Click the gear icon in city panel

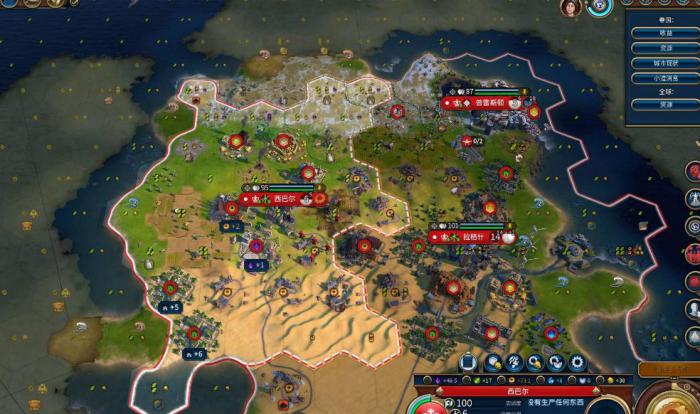click(x=577, y=362)
